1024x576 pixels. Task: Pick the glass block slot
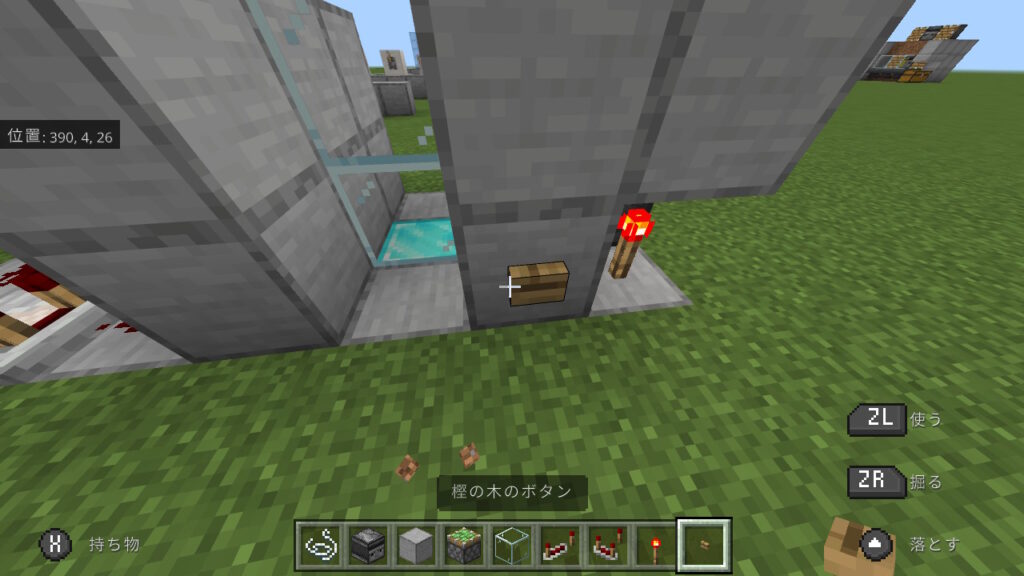point(510,546)
